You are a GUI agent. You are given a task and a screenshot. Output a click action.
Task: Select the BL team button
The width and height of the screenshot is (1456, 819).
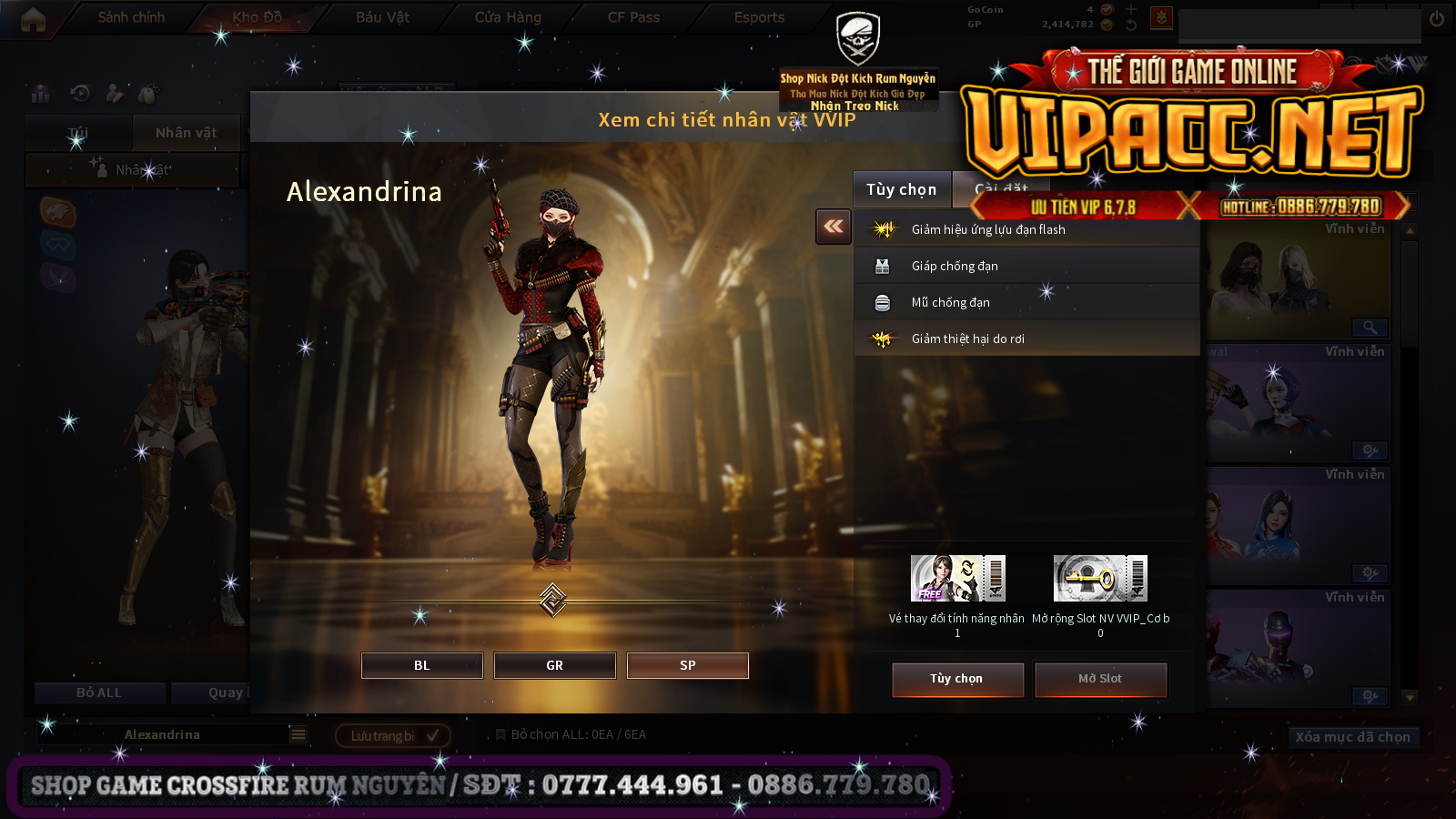421,665
